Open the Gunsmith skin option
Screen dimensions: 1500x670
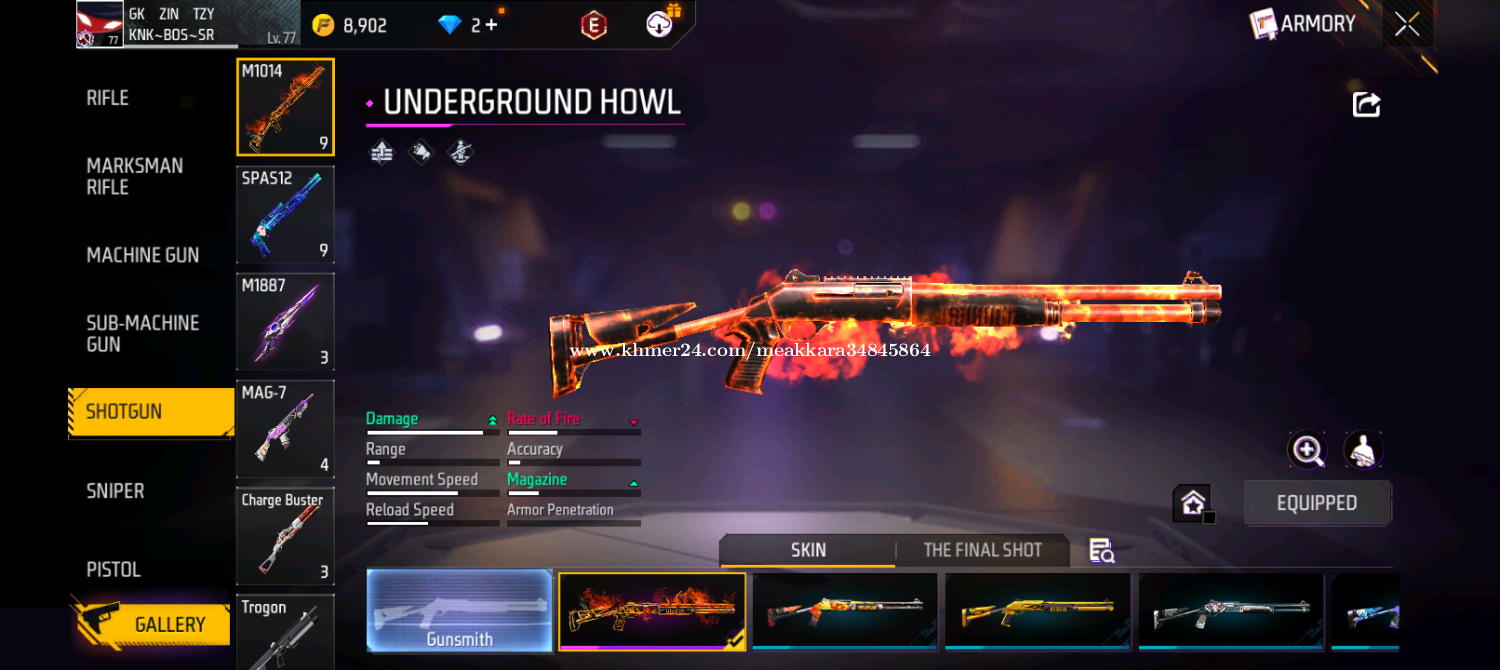click(x=459, y=611)
